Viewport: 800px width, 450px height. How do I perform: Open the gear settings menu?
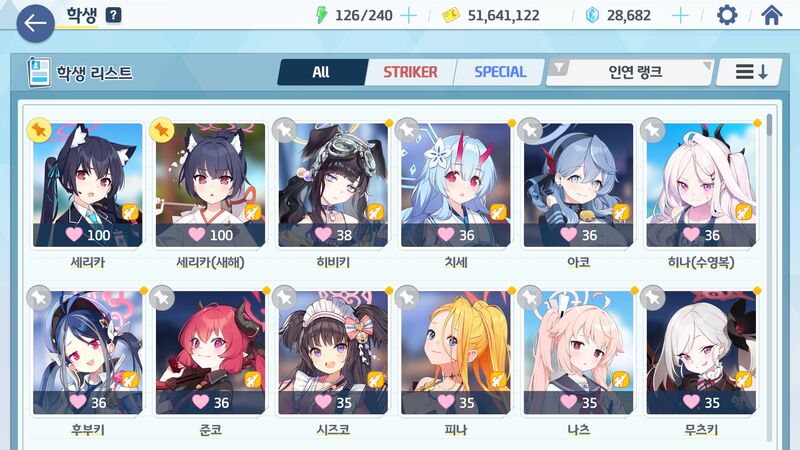point(727,15)
